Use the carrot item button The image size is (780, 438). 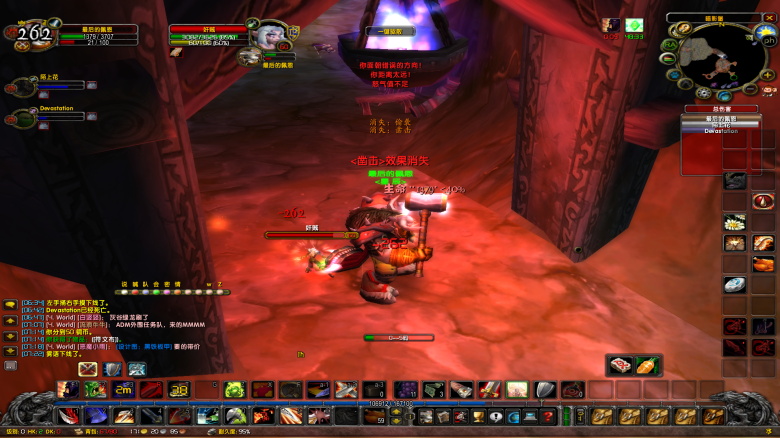[x=646, y=365]
